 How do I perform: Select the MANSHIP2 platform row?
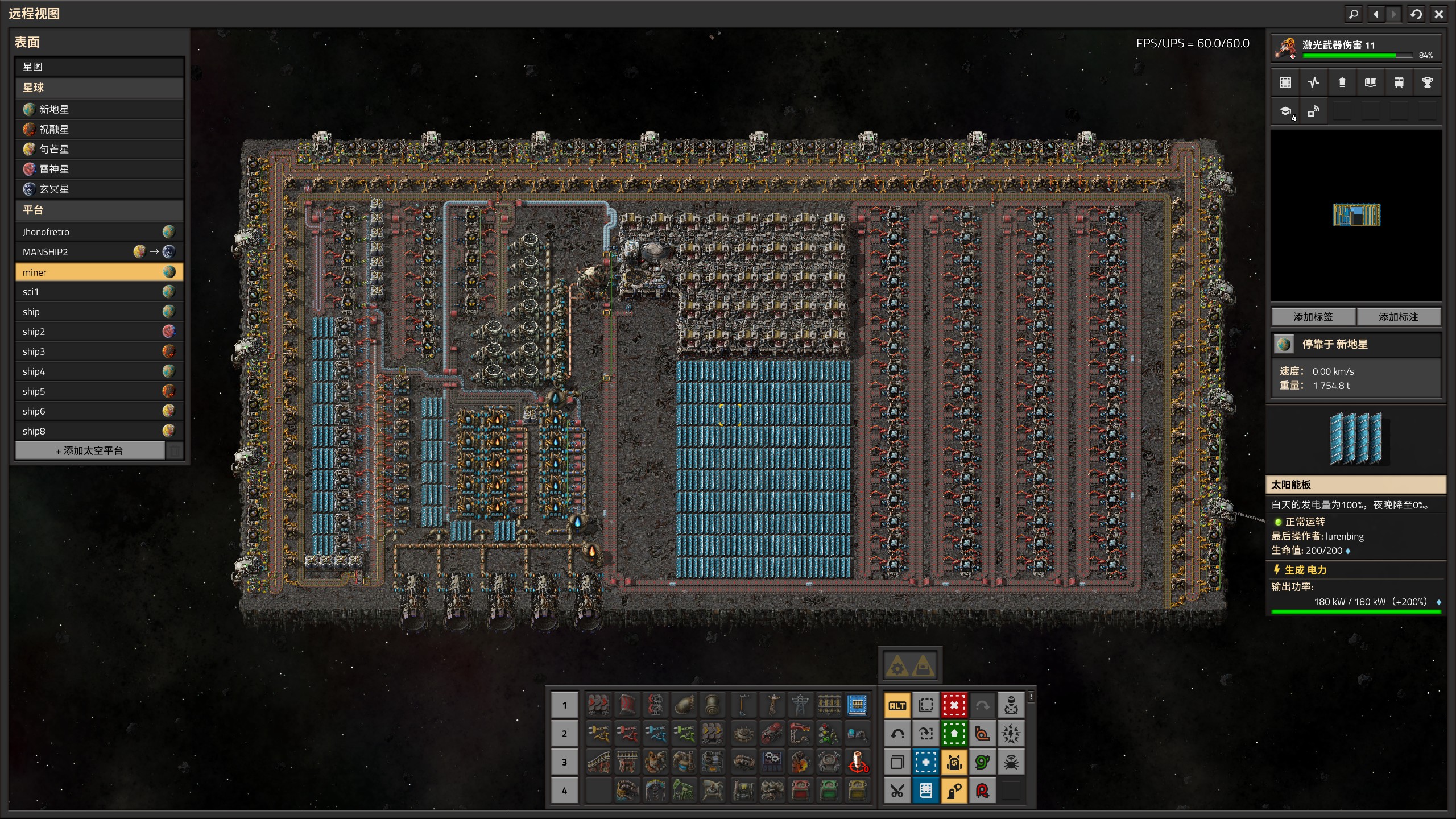pyautogui.click(x=99, y=251)
